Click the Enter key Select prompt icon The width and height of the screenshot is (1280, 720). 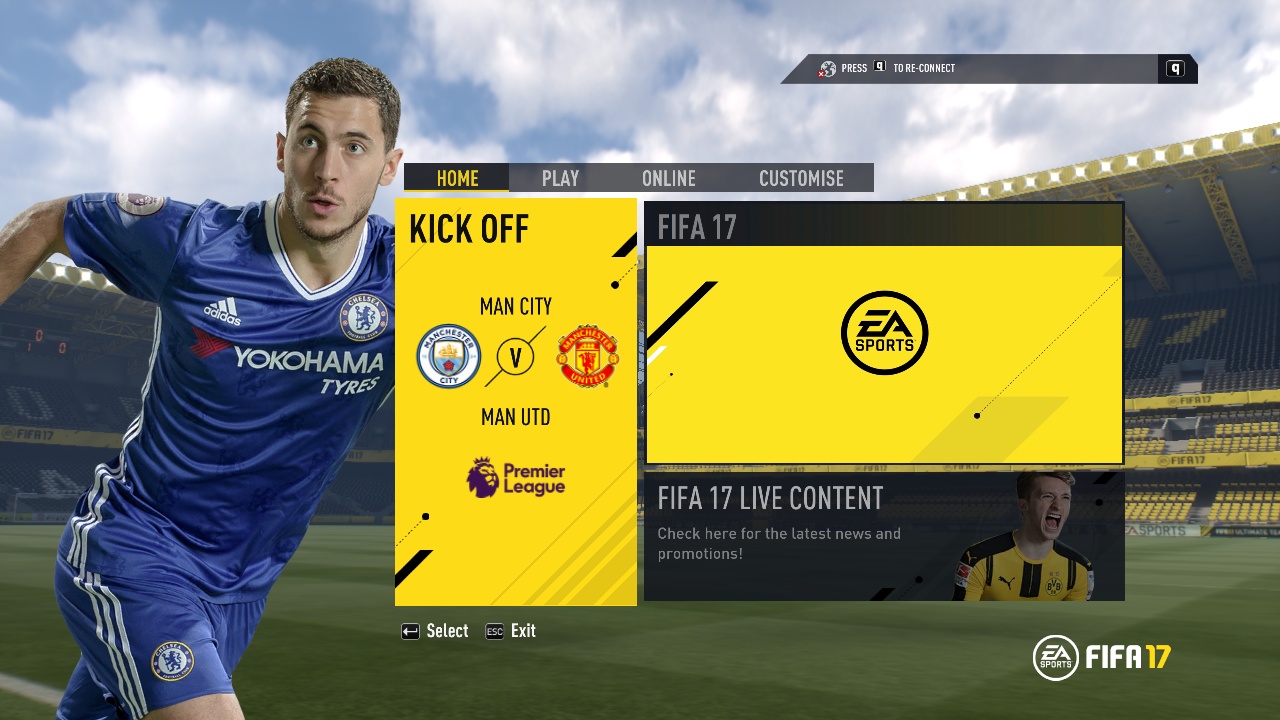click(409, 631)
